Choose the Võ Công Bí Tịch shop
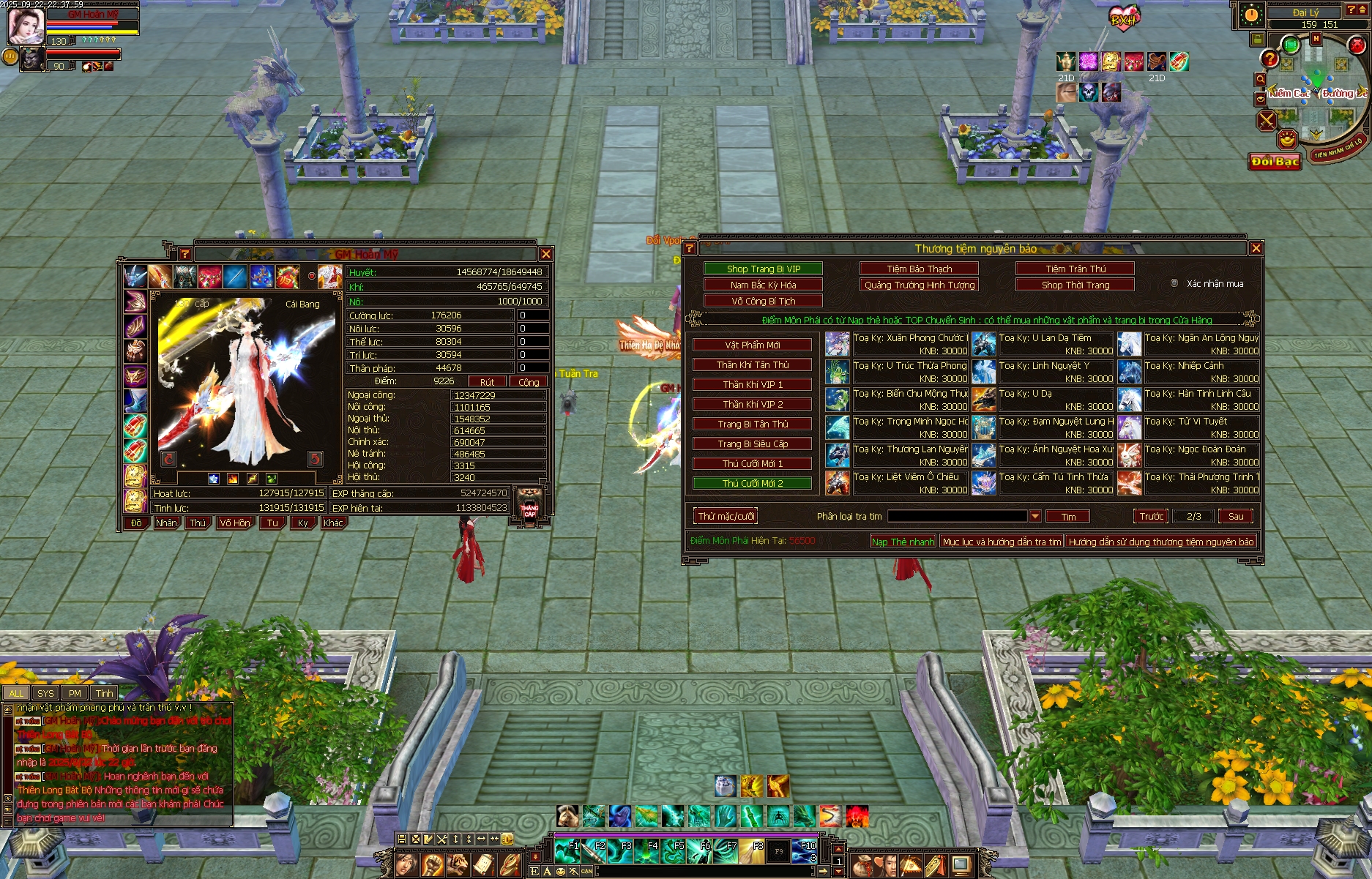Screen dimensions: 1372x879 763,301
